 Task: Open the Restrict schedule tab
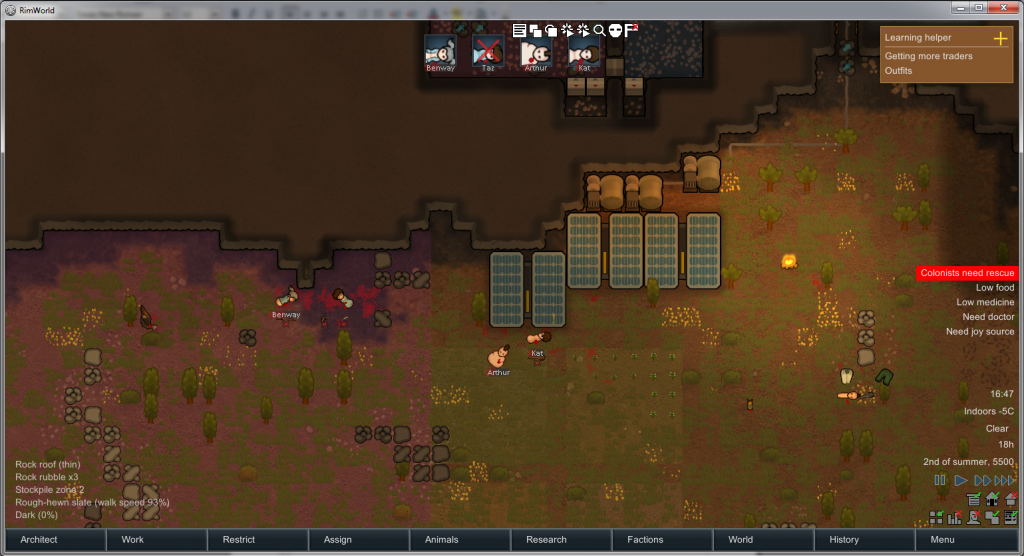(256, 540)
